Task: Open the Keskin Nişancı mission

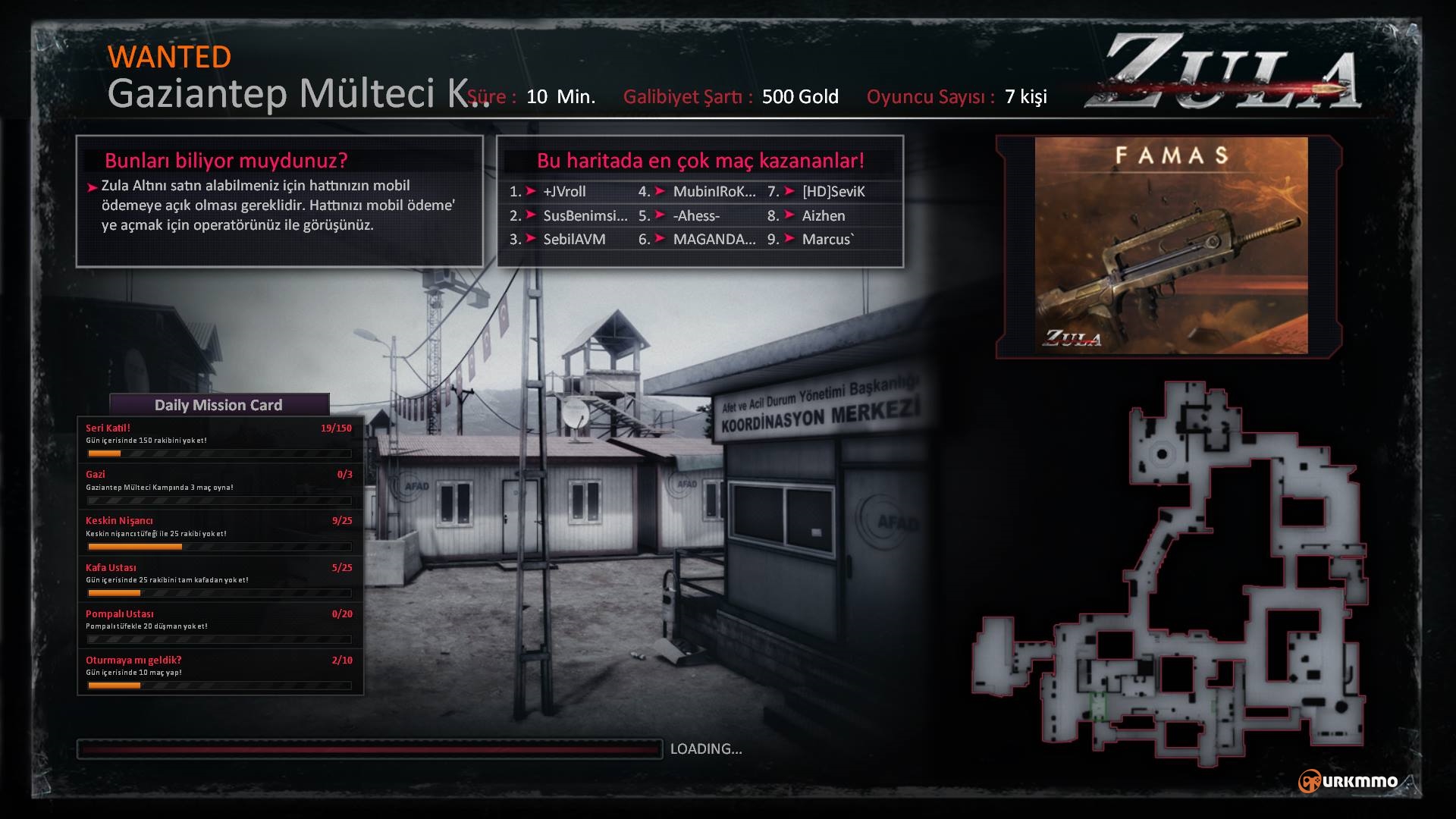Action: point(219,532)
